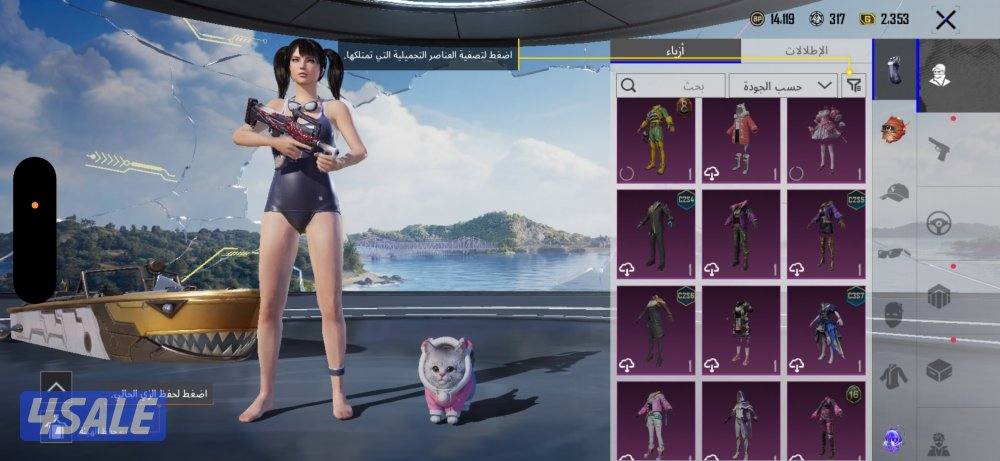Choose the purple outfit with C2S5 badge
Viewport: 1000px width, 461px height.
pyautogui.click(x=826, y=233)
